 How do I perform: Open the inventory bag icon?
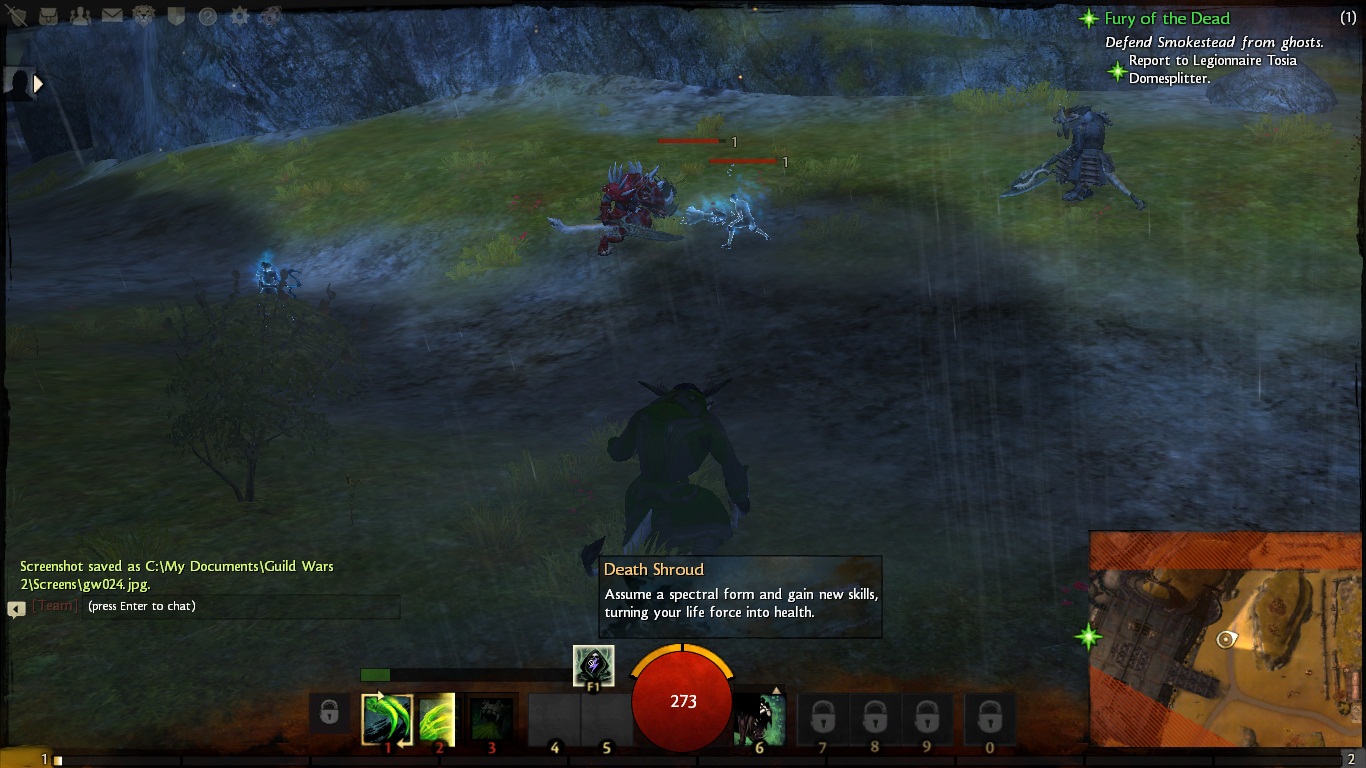49,16
